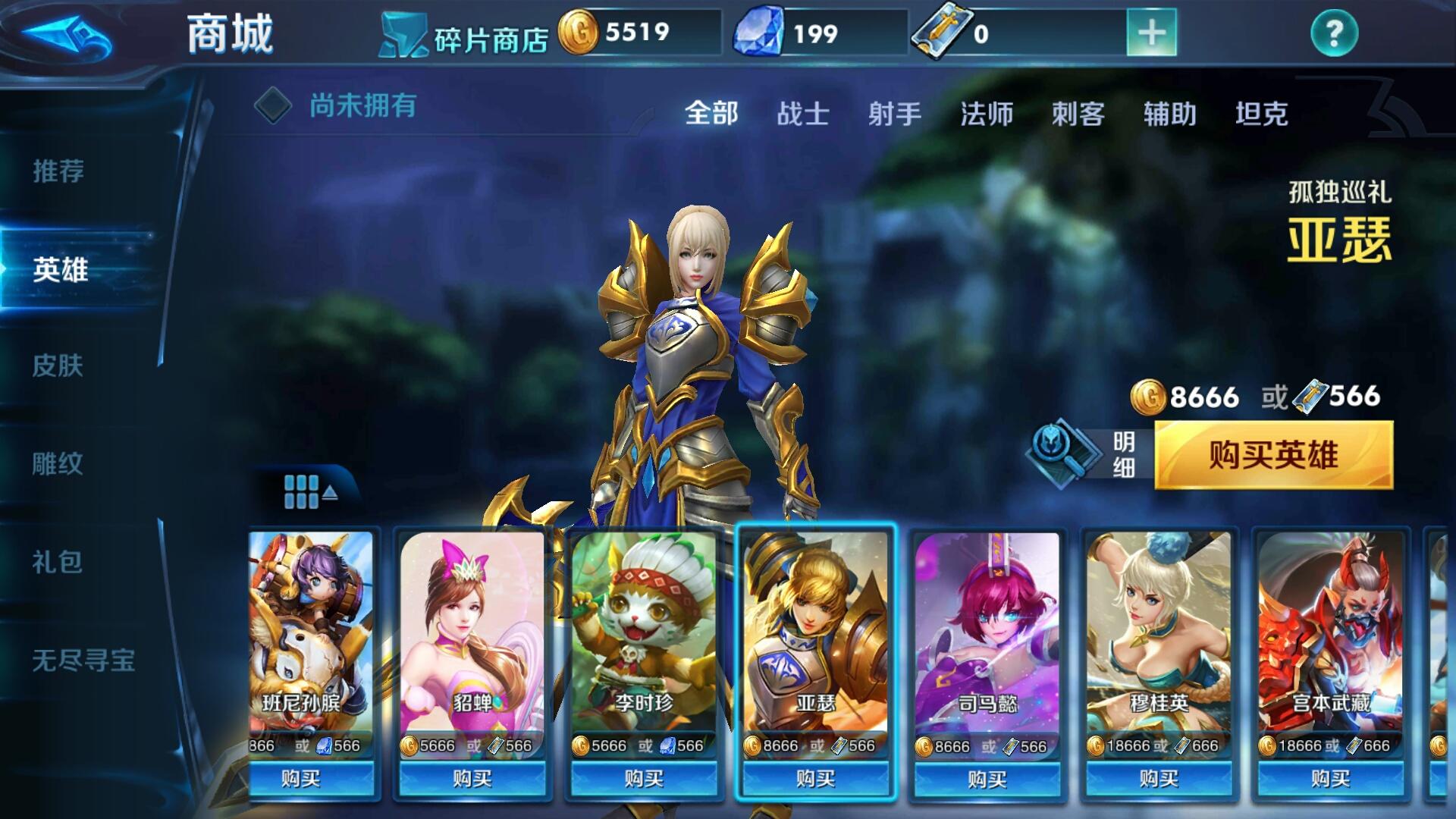Buy 司马懿 with the 购买 button
This screenshot has height=819, width=1456.
[x=986, y=779]
